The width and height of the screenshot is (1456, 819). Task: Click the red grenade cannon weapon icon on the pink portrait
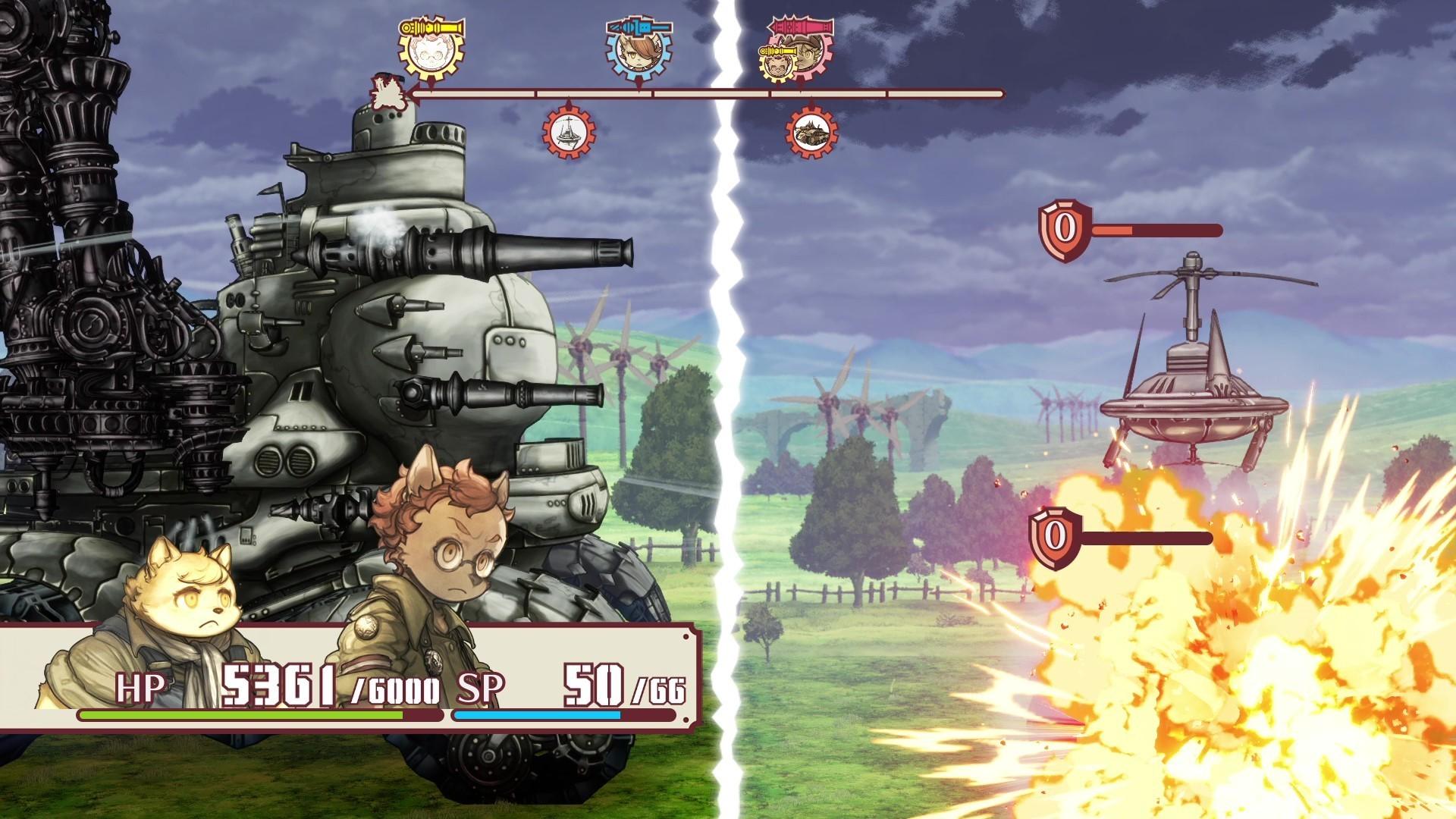coord(802,25)
